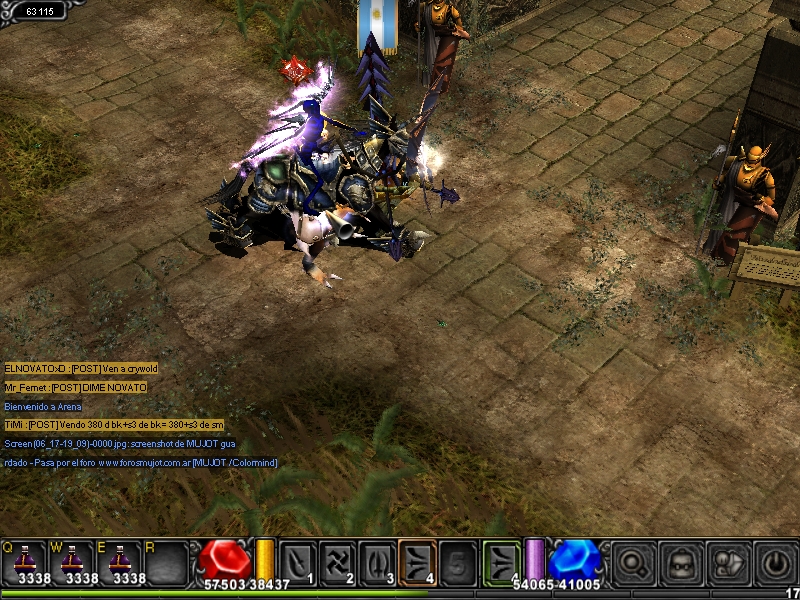Click Mr_Fernet's chat message
Screen dimensions: 800x600
pos(75,388)
